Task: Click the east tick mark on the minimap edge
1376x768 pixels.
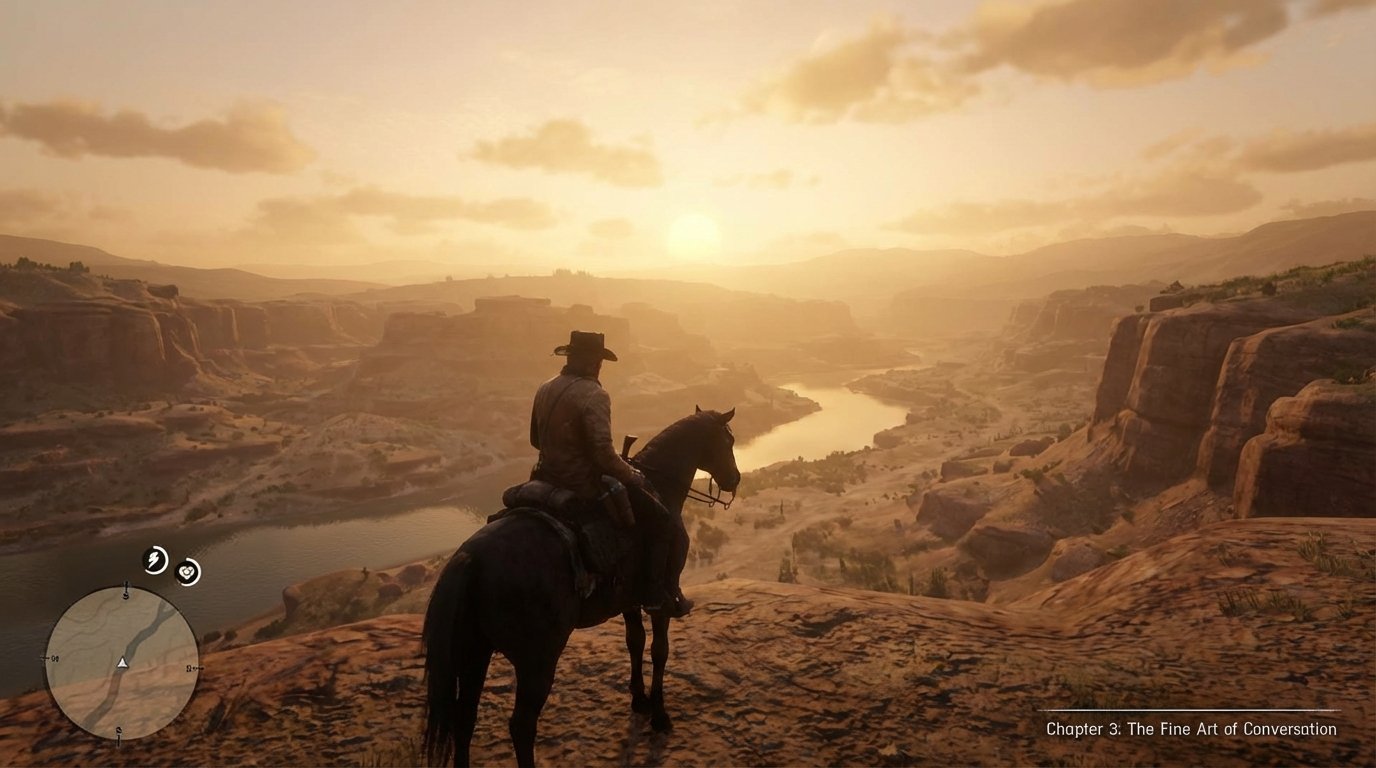Action: pos(192,669)
